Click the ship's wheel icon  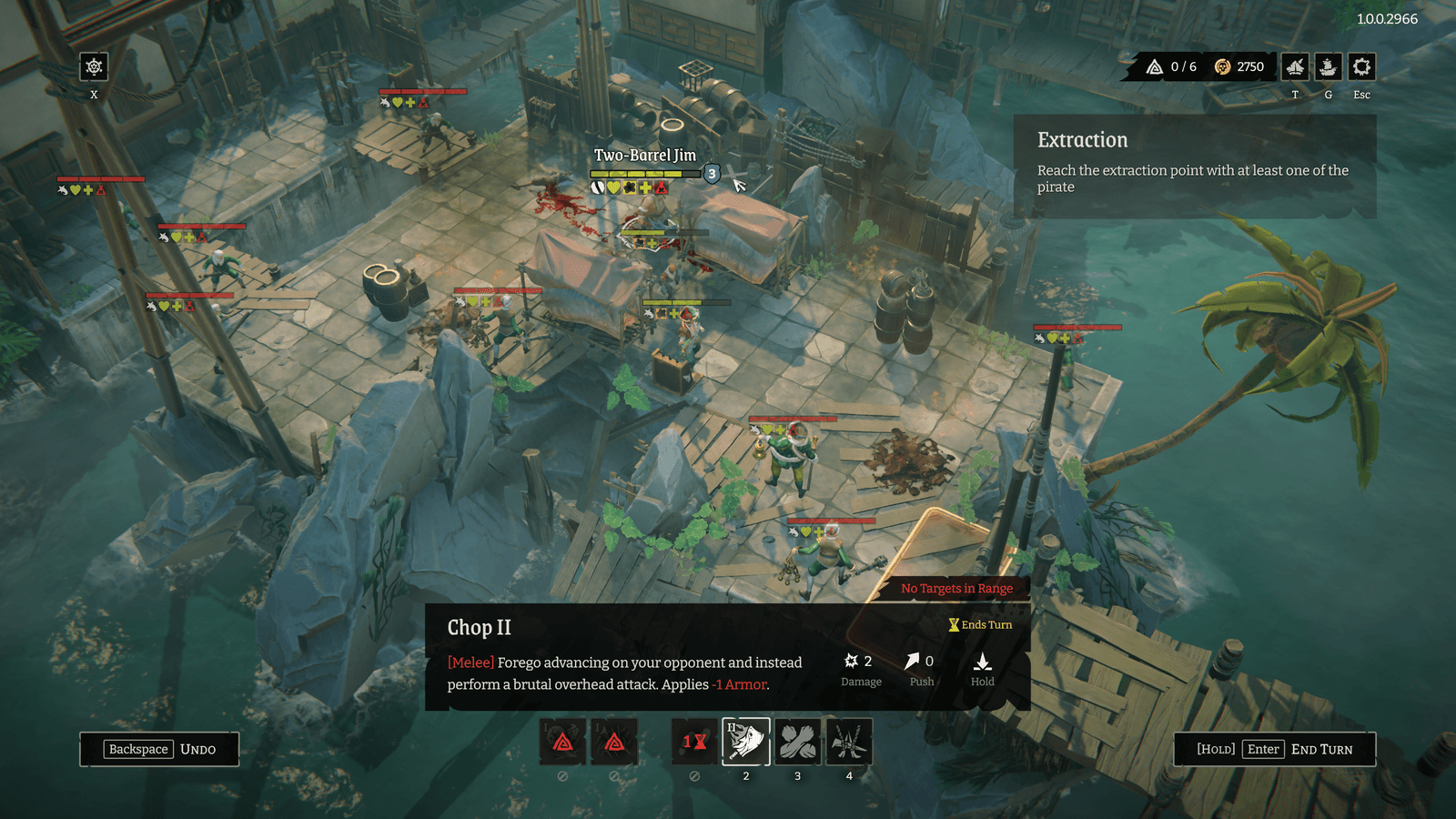(x=94, y=66)
